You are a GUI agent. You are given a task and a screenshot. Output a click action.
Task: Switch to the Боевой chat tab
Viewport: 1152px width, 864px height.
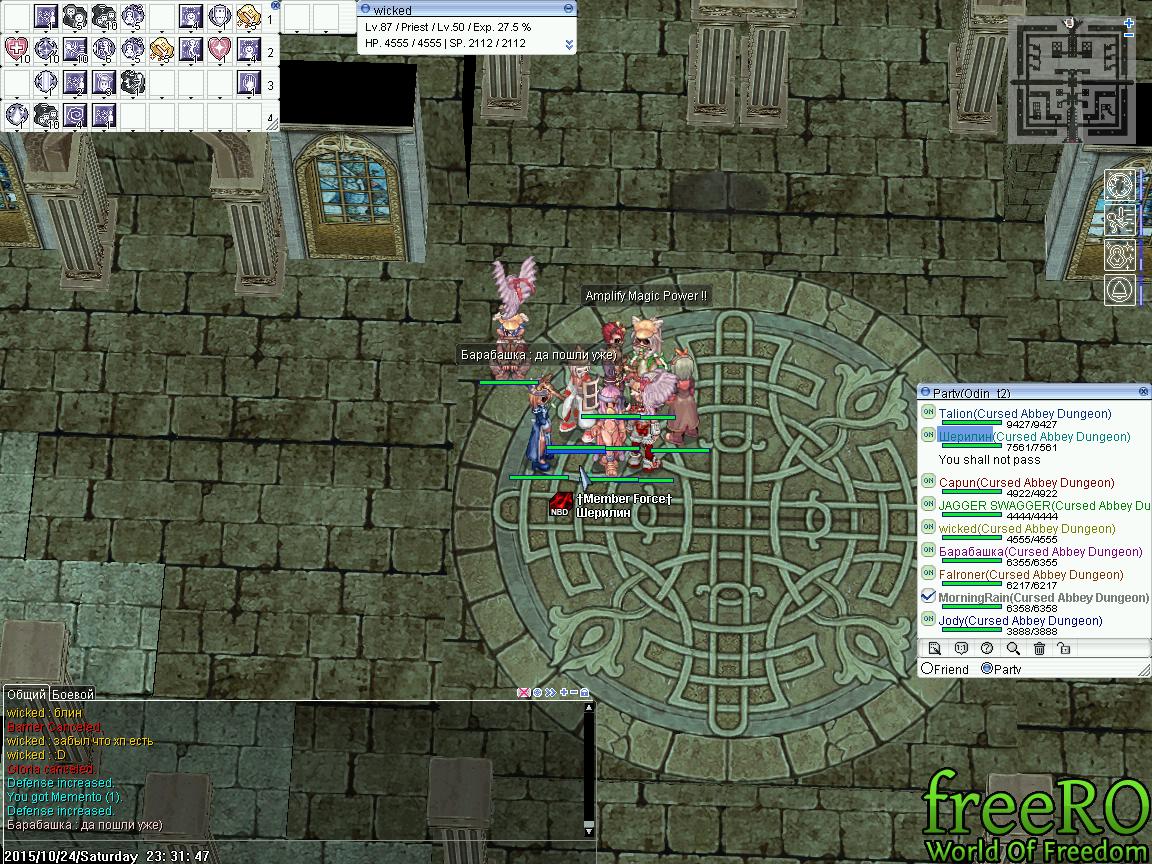[x=73, y=694]
